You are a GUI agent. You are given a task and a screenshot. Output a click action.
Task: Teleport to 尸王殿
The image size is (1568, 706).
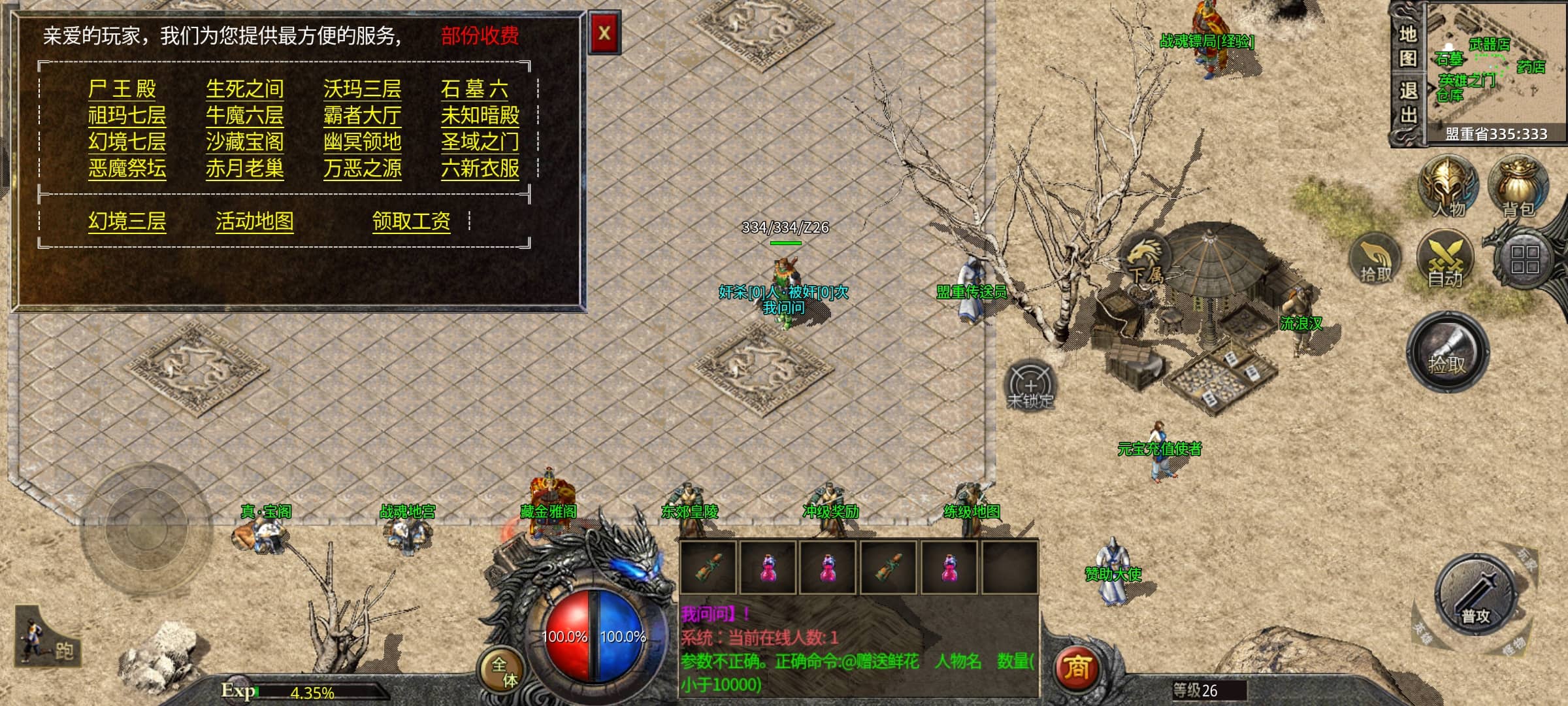122,89
